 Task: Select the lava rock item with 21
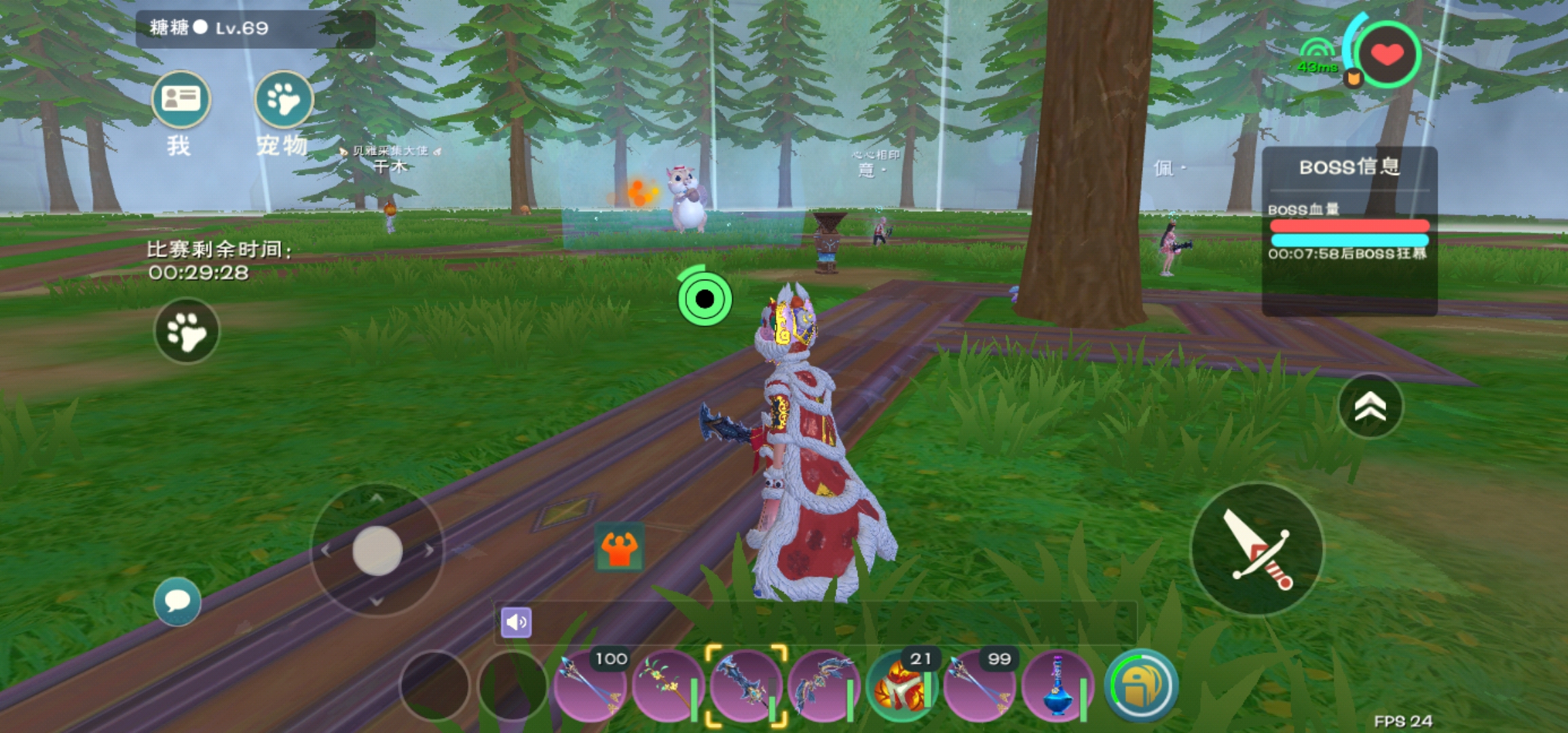tap(901, 685)
